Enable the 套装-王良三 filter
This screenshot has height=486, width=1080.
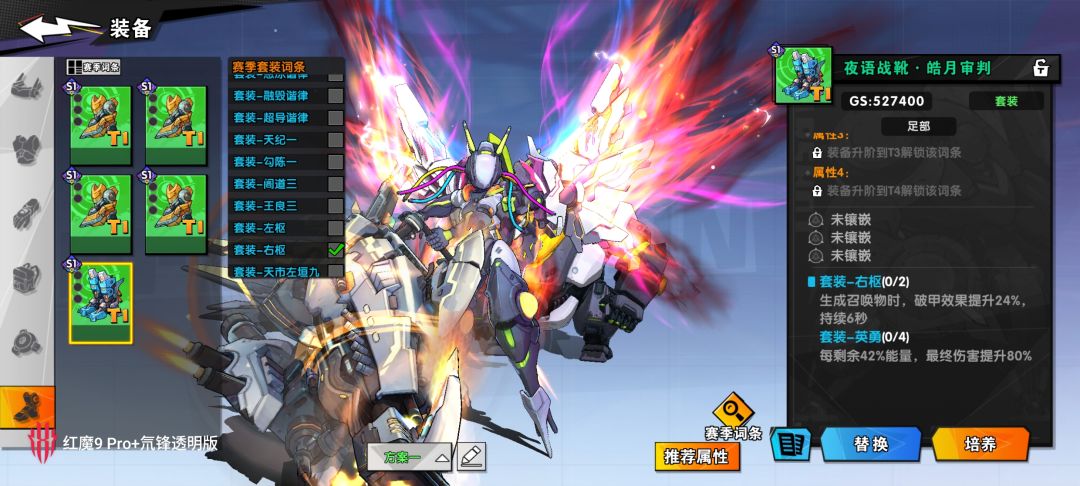coord(336,206)
